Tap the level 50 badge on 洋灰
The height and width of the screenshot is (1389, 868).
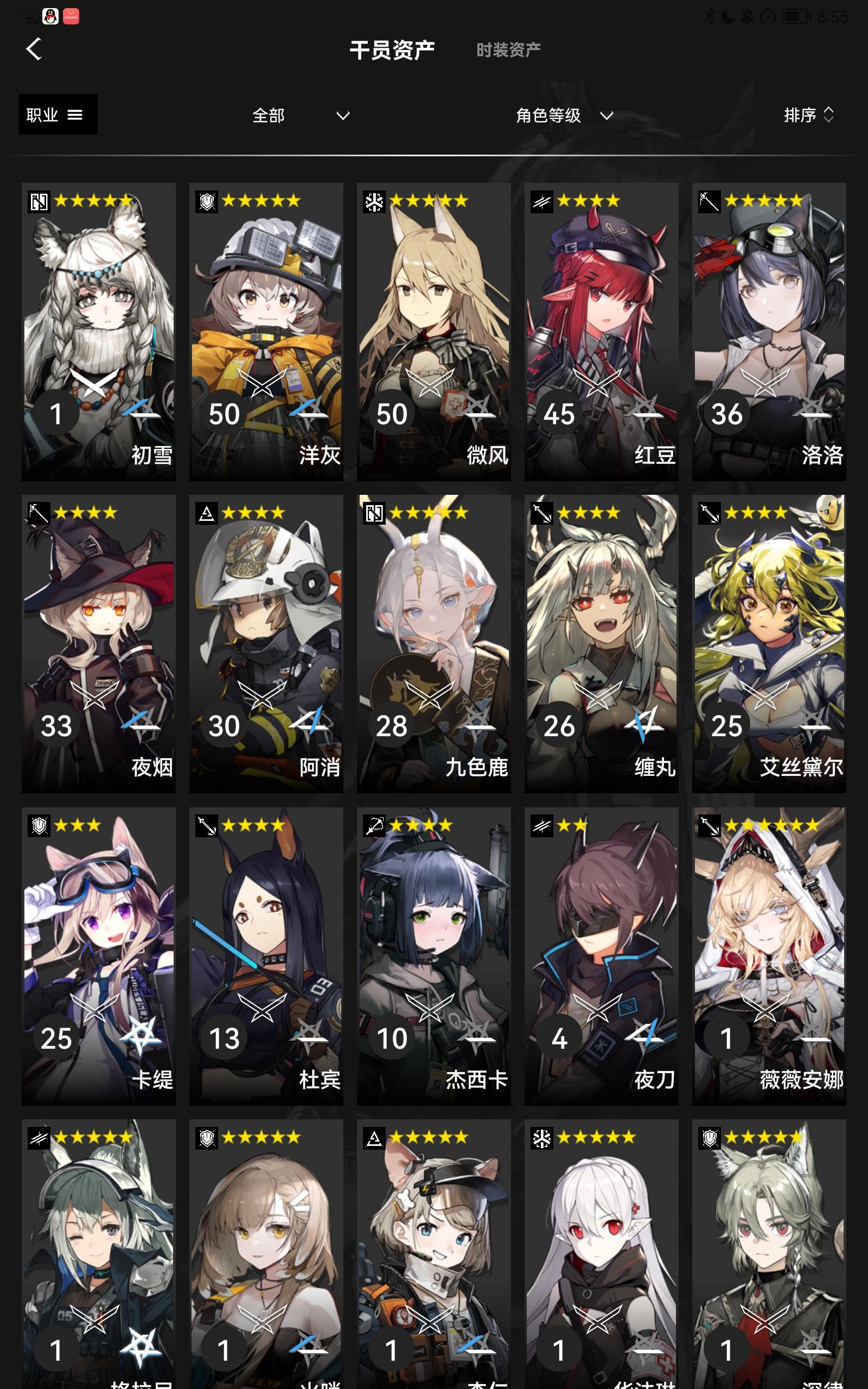[x=225, y=413]
